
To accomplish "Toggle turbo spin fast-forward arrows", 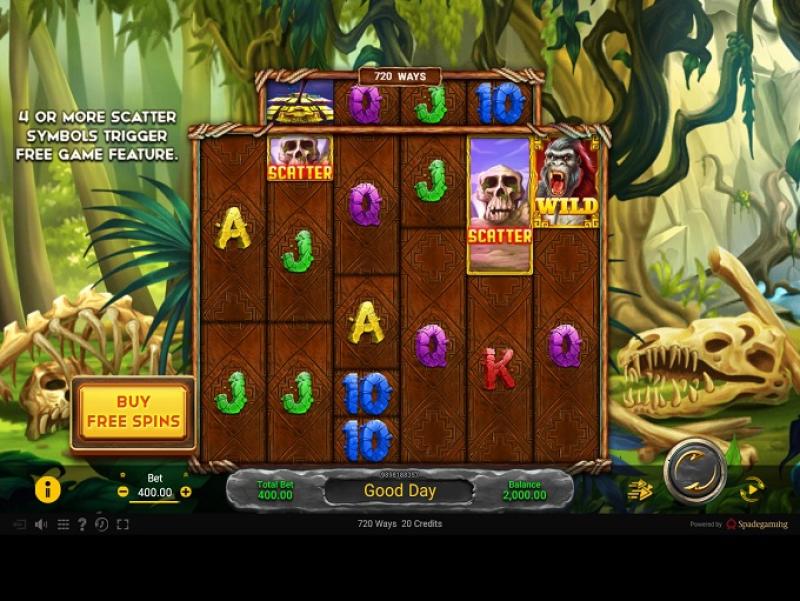I will tap(640, 489).
